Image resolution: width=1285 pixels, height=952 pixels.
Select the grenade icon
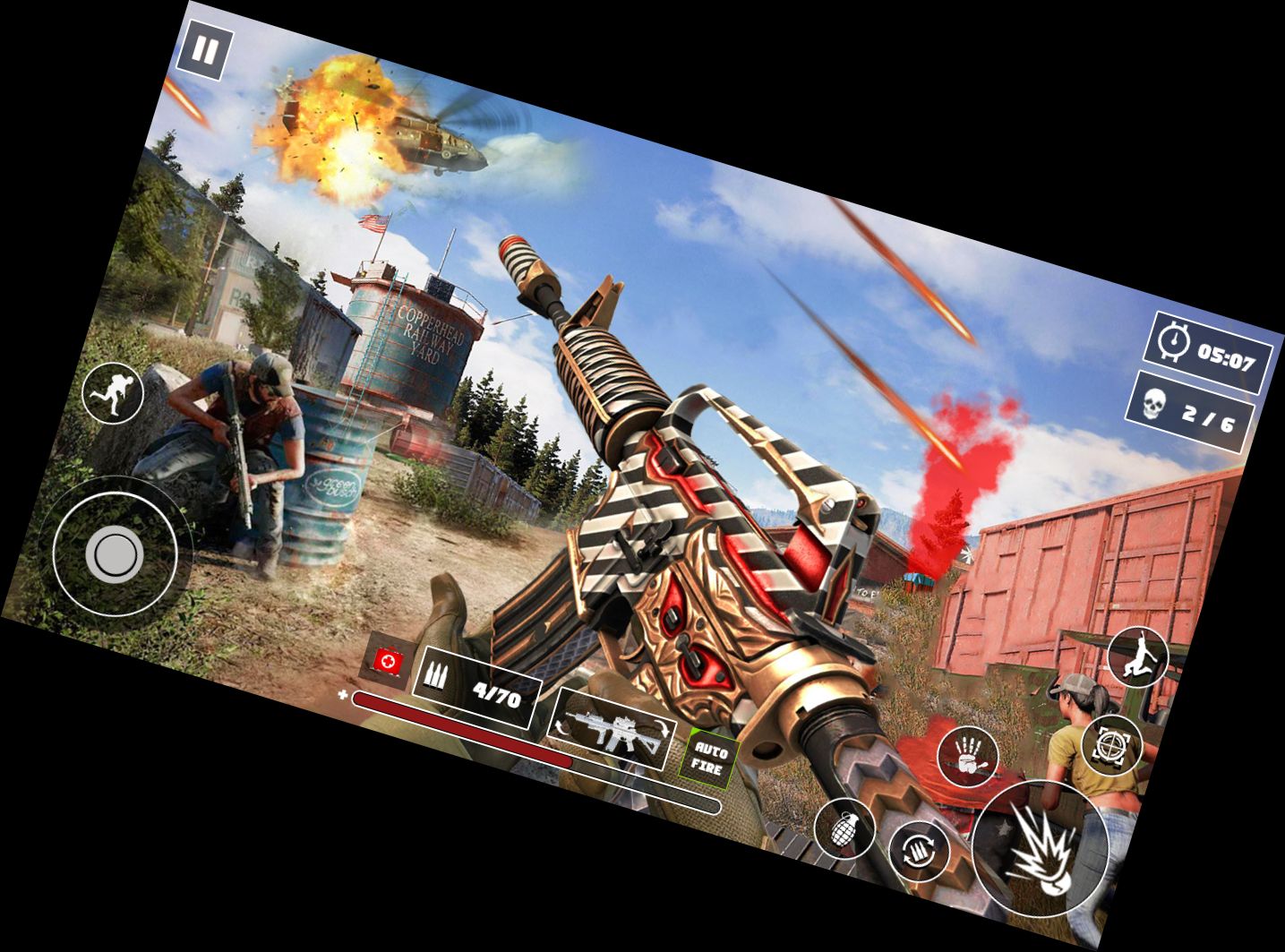(x=845, y=829)
